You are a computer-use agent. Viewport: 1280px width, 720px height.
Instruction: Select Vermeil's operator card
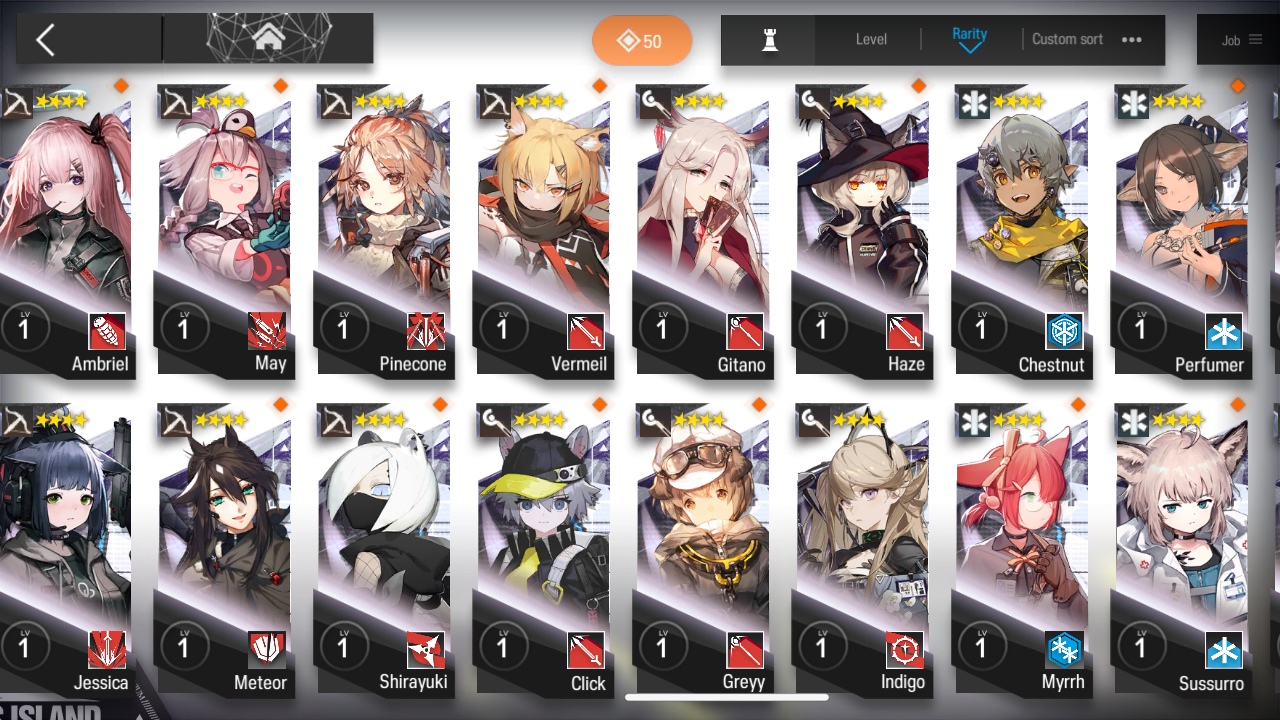pos(543,230)
